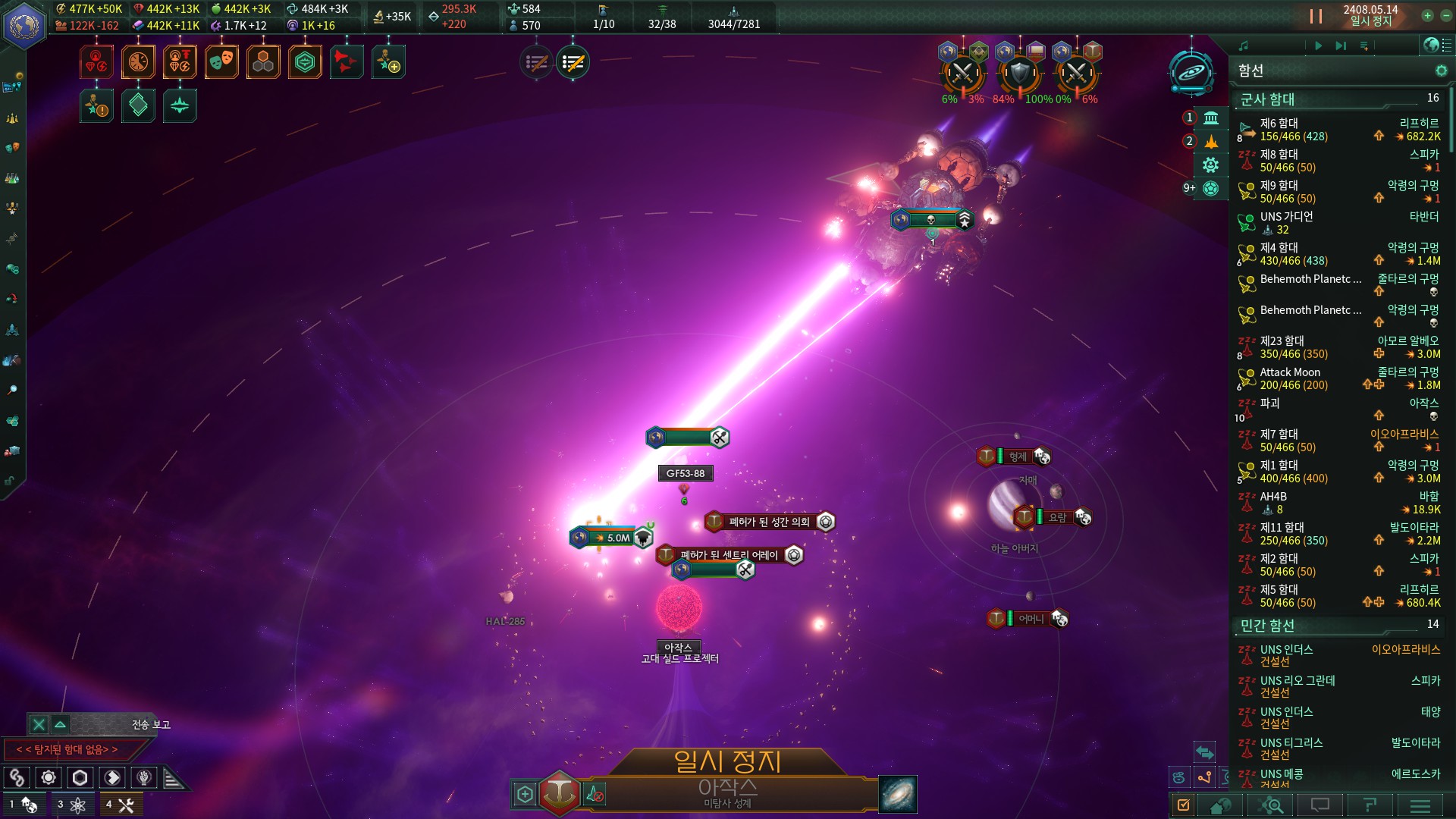The height and width of the screenshot is (819, 1456).
Task: Open the chat speech bubble button
Action: point(1320,805)
